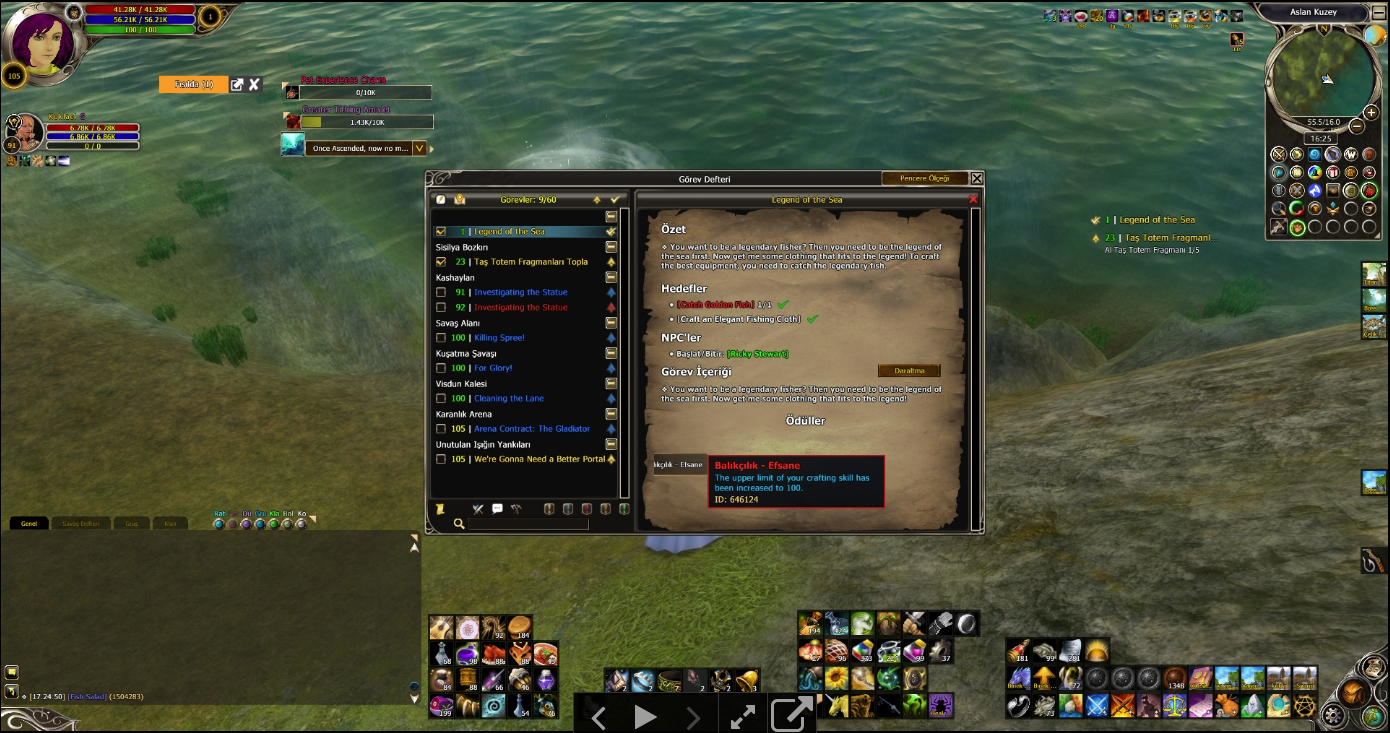Open the Killing Spree! quest entry
This screenshot has width=1390, height=733.
coord(499,338)
